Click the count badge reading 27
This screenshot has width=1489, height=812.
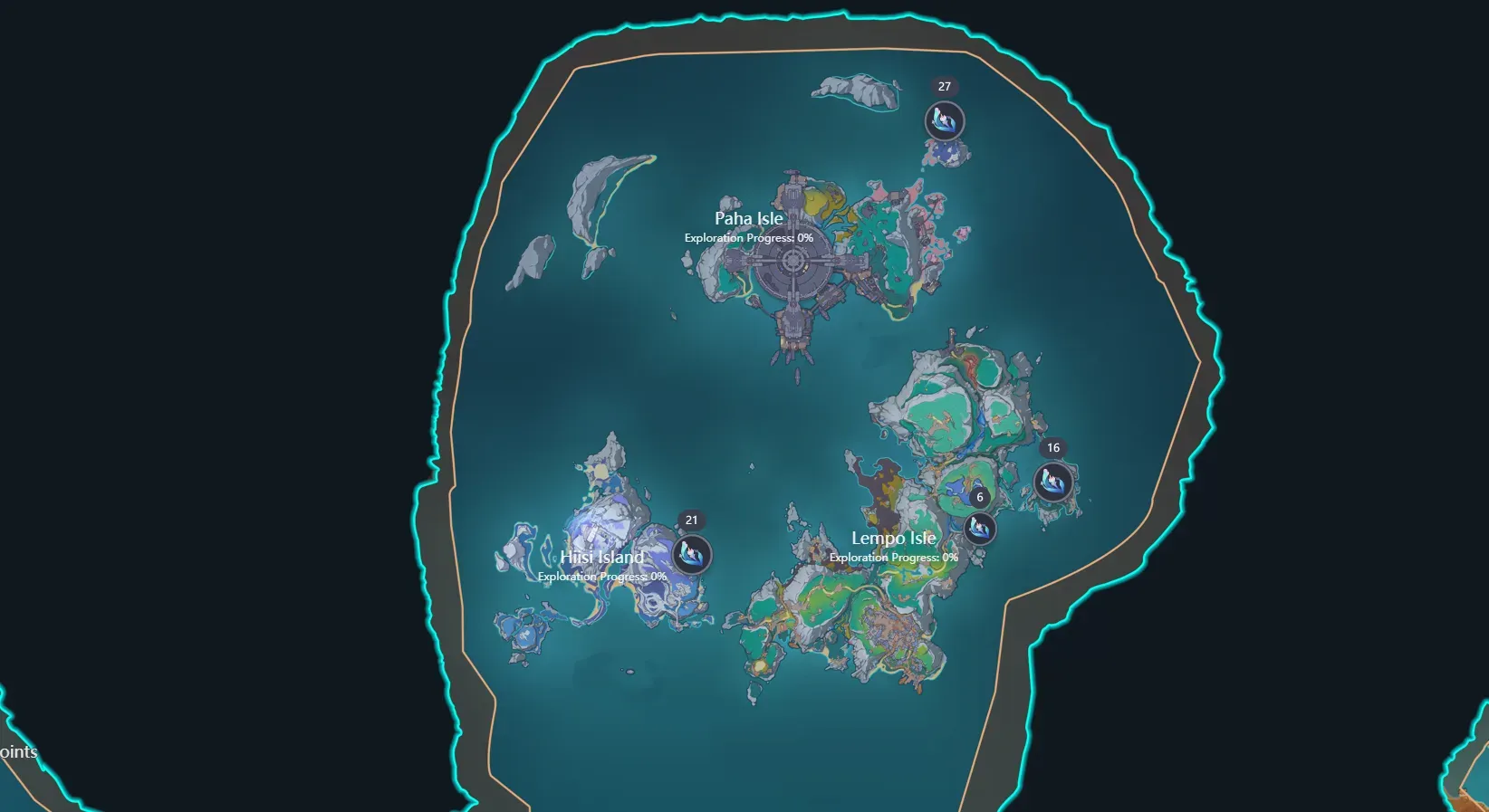pos(945,88)
